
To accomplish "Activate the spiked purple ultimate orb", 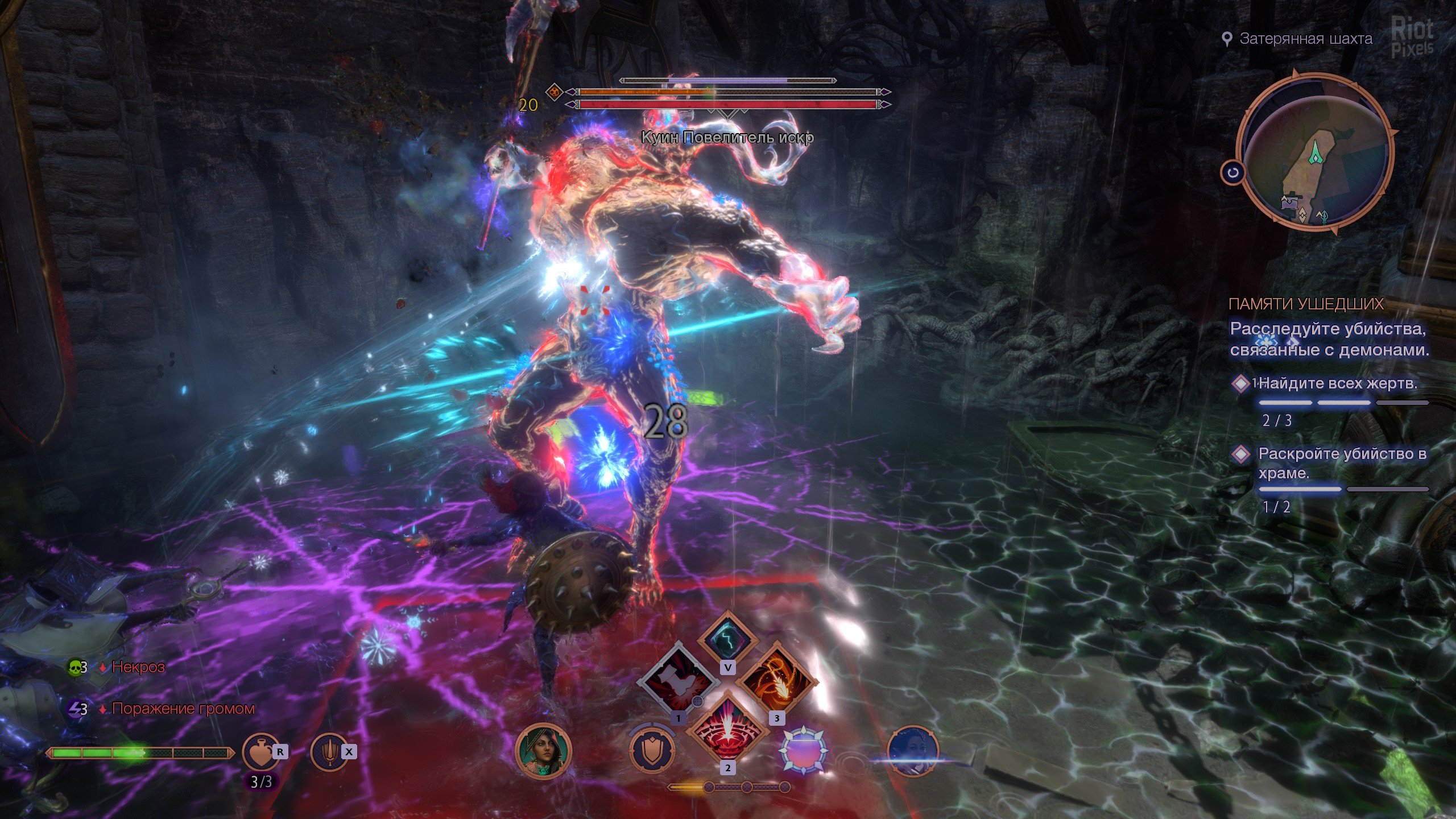I will [x=803, y=751].
